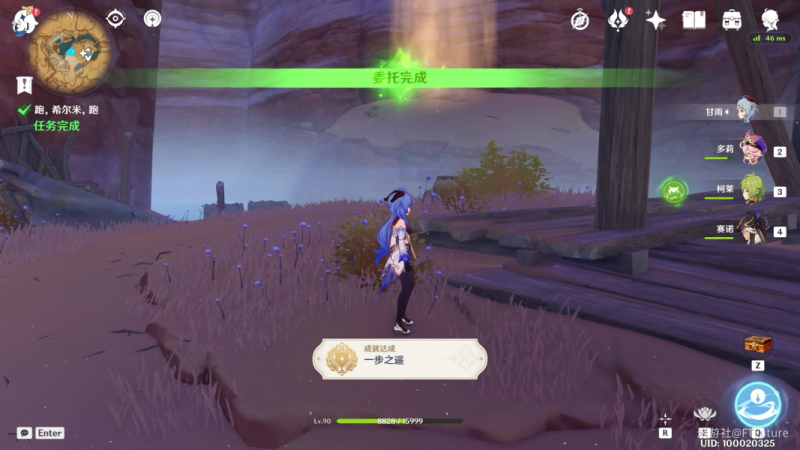Open the character screen icon

(771, 19)
